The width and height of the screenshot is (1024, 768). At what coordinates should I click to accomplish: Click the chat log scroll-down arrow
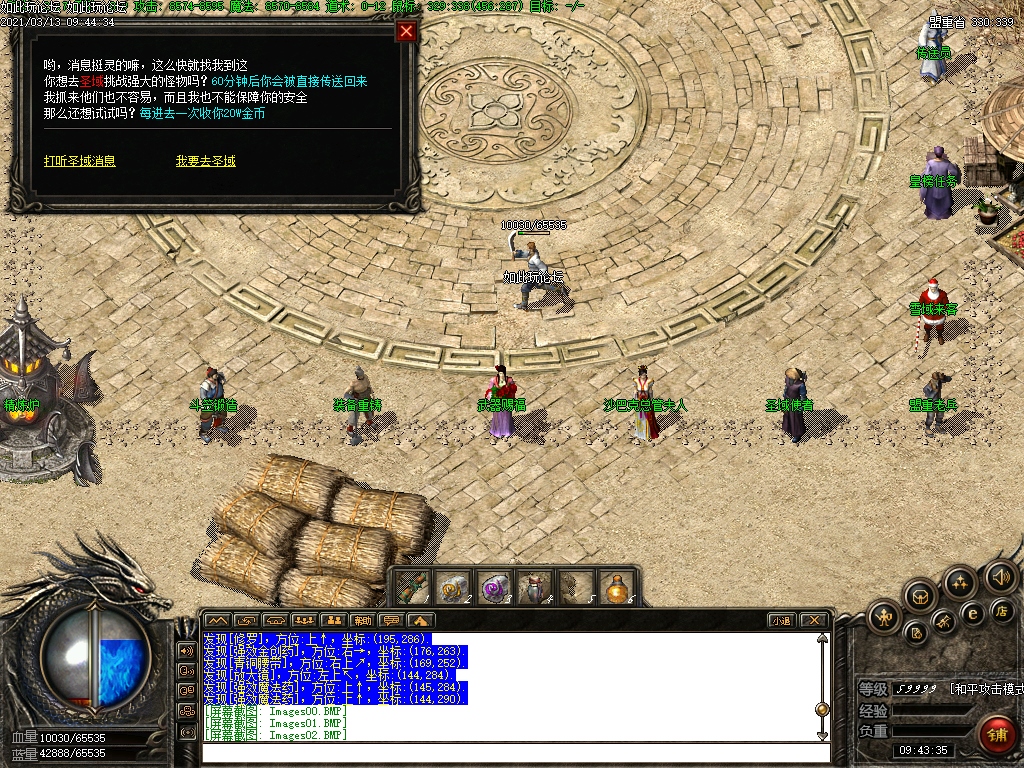tap(822, 735)
